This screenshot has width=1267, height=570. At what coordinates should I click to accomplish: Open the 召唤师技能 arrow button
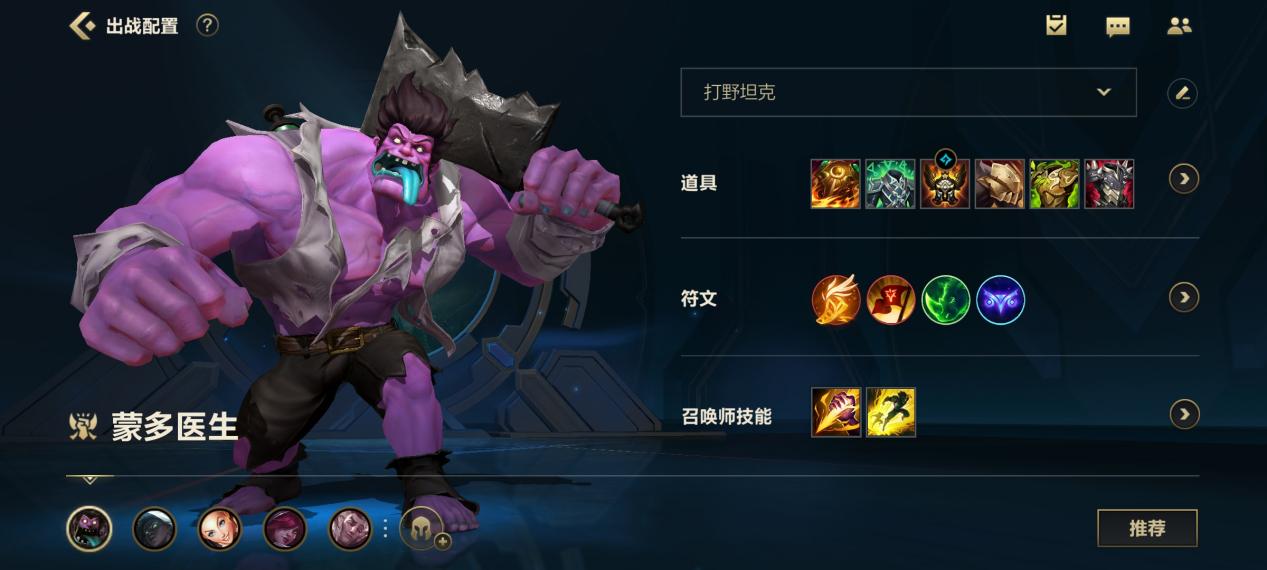[x=1184, y=414]
